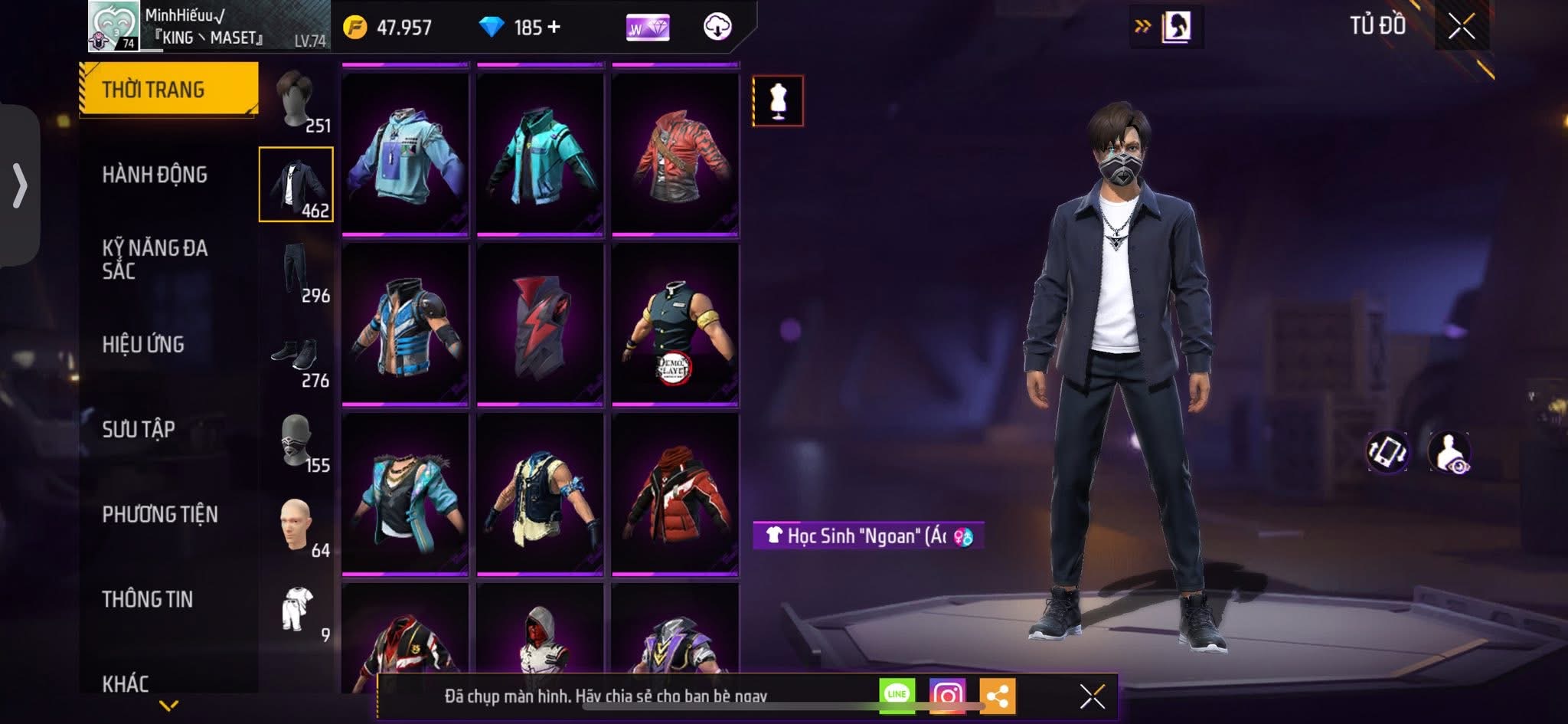Share screenshot via the Instagram icon
1568x724 pixels.
pyautogui.click(x=949, y=693)
